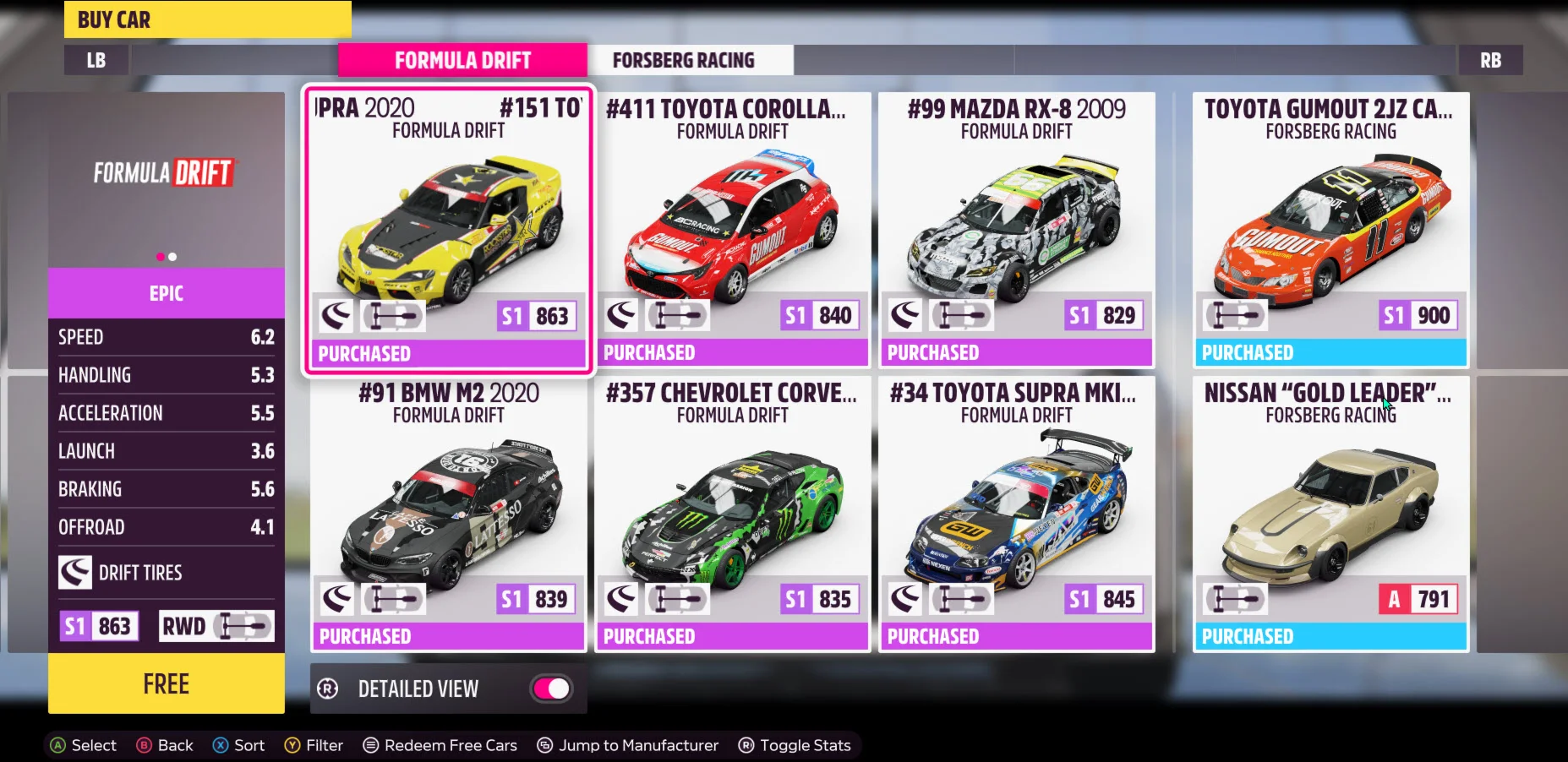This screenshot has width=1568, height=762.
Task: Open Jump to Manufacturer list
Action: 627,744
